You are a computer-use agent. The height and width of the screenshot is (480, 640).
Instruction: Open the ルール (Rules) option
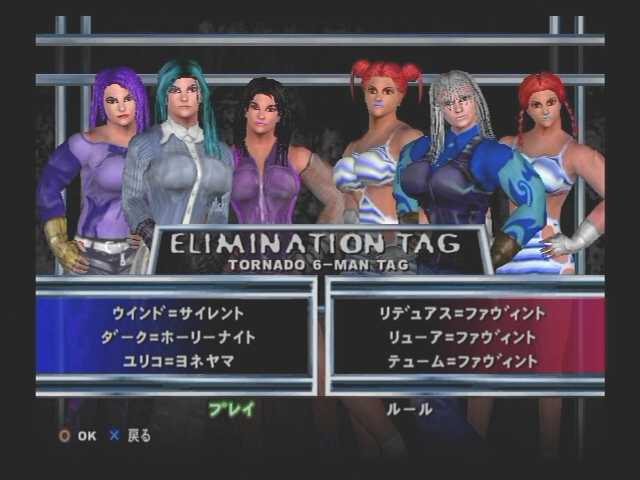tap(408, 408)
